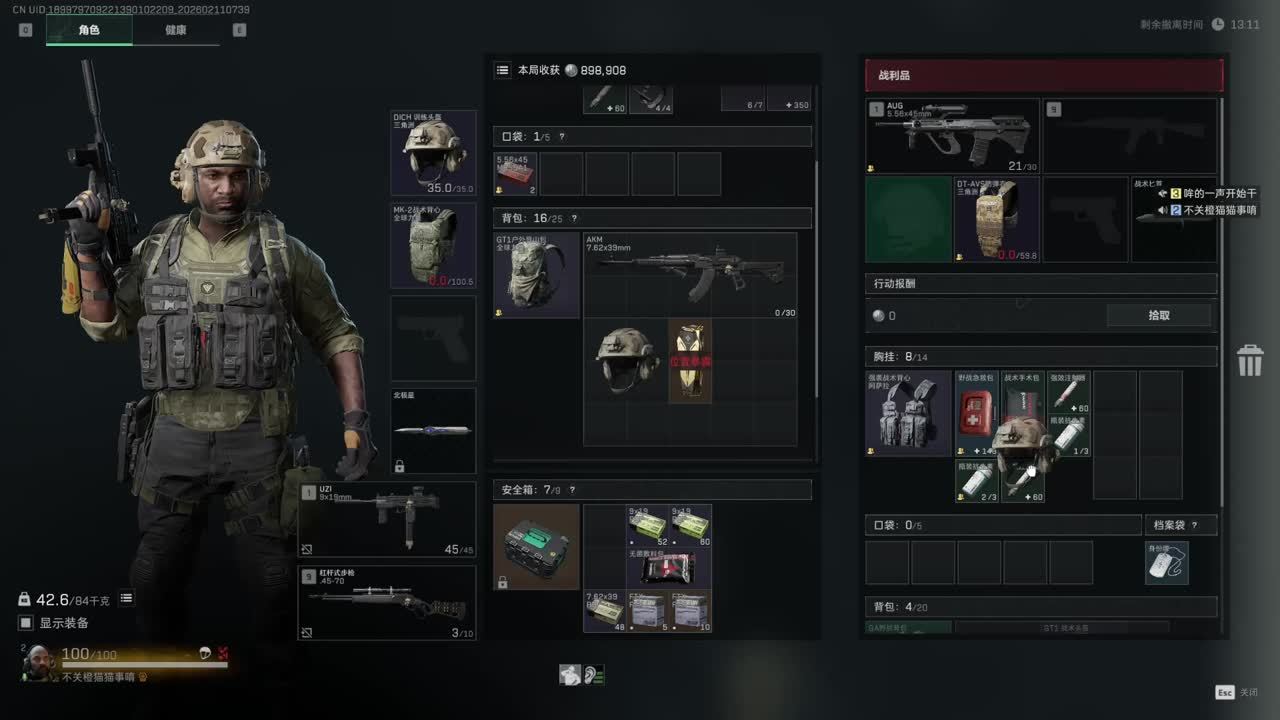Image resolution: width=1280 pixels, height=720 pixels.
Task: Switch to the 角色 character tab
Action: [89, 30]
